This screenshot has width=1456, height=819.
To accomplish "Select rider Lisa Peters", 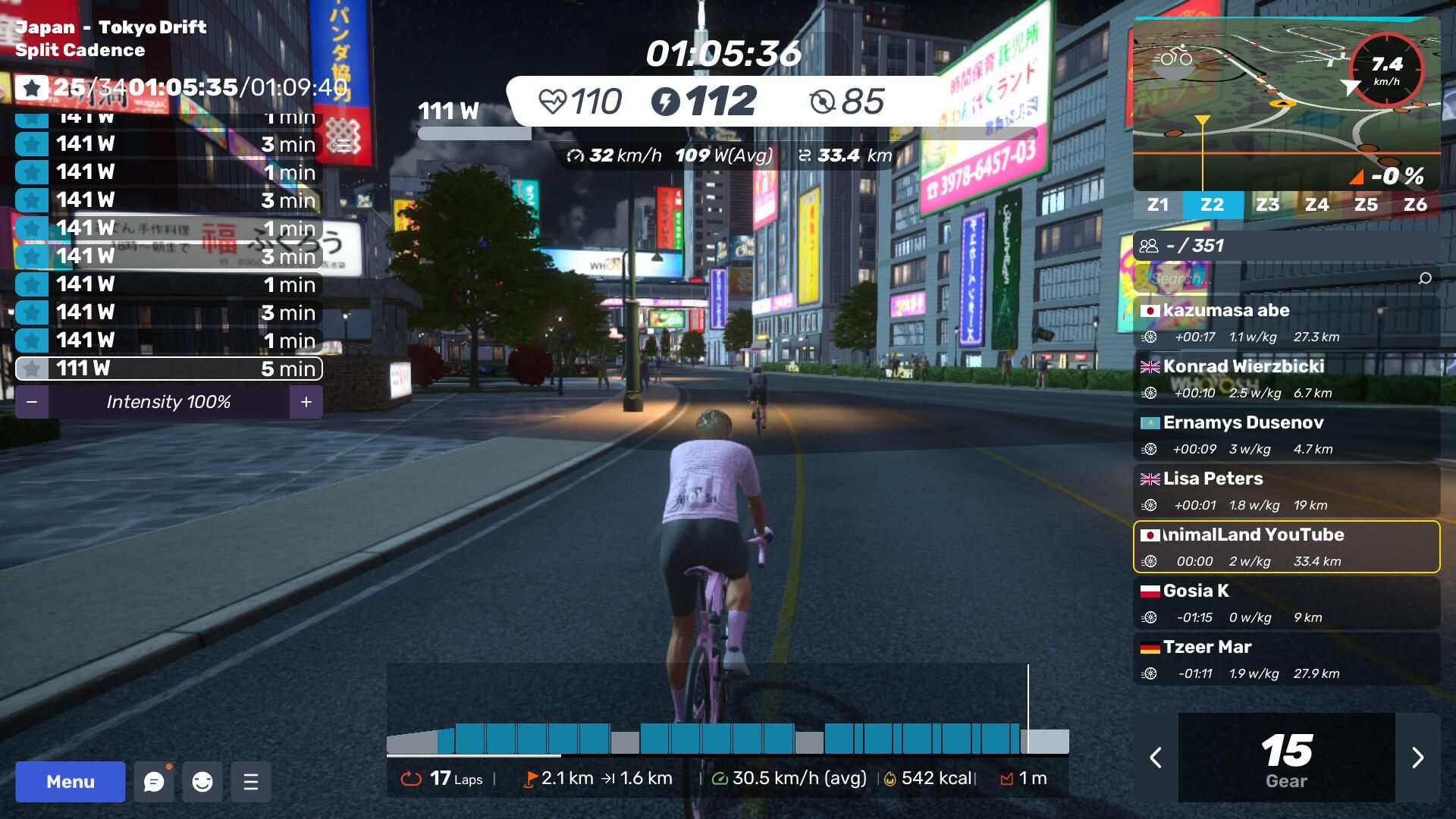I will coord(1286,491).
